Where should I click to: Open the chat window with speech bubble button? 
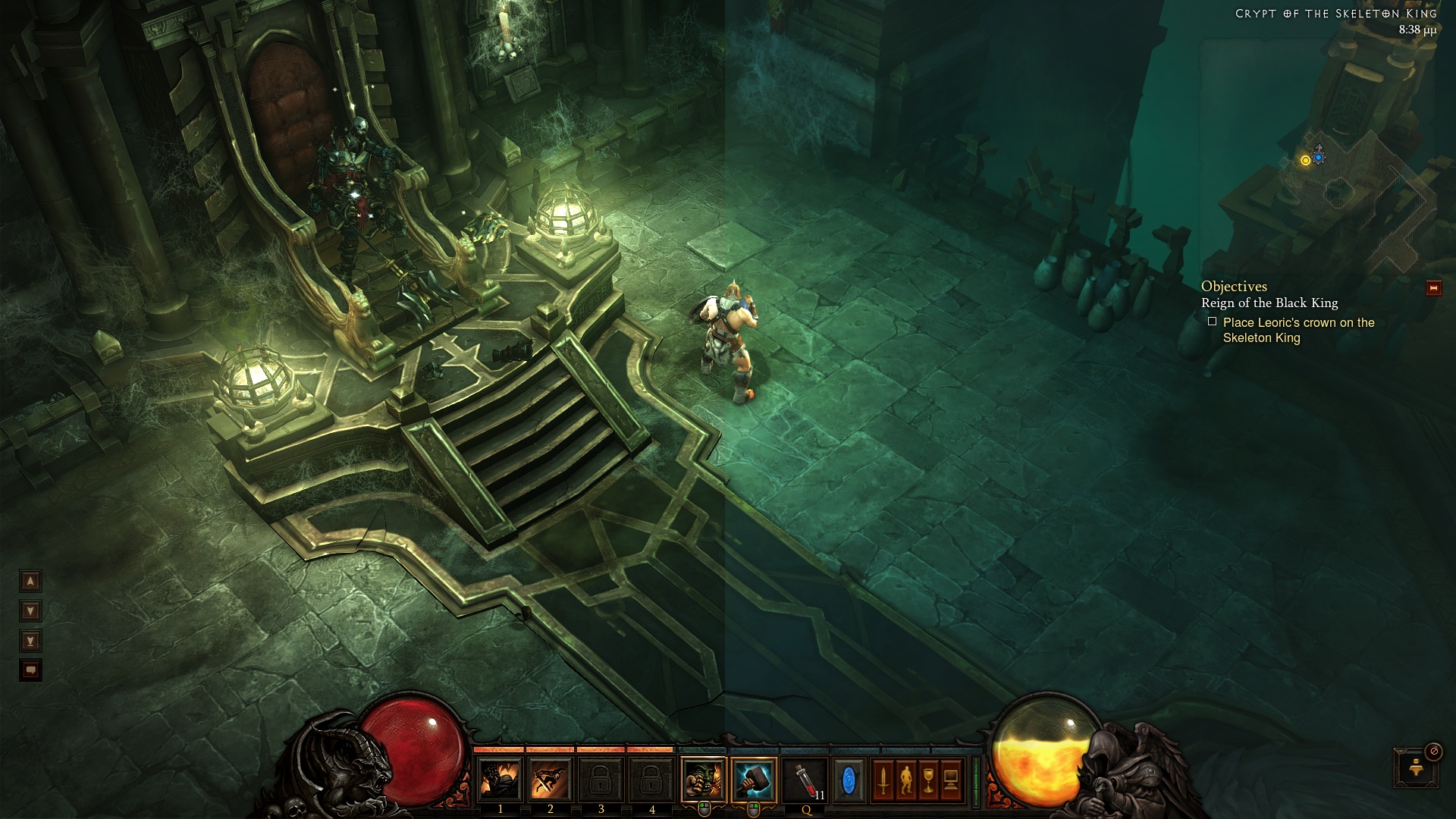pos(30,670)
